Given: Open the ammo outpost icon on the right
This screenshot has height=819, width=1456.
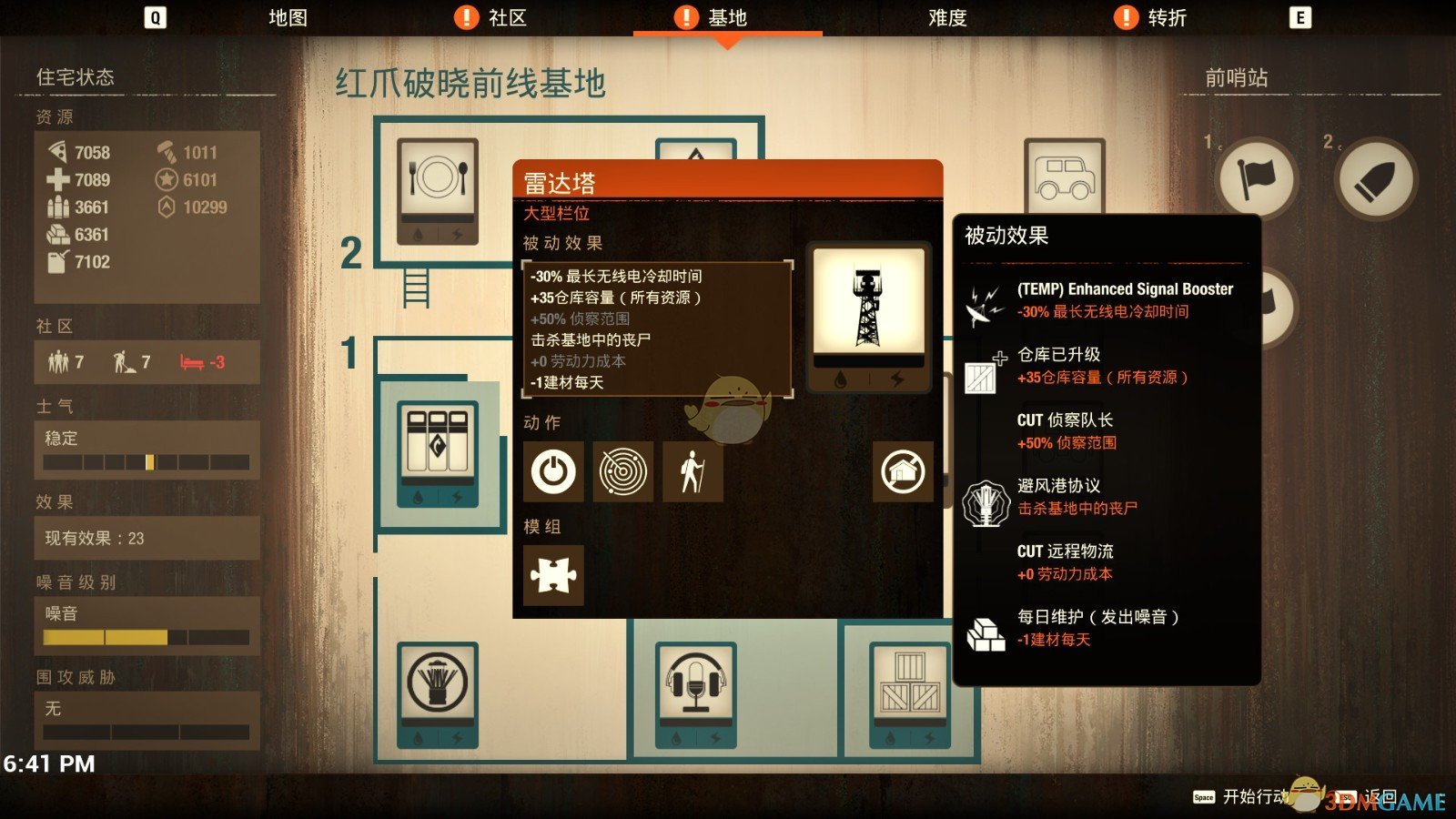Looking at the screenshot, I should pyautogui.click(x=1376, y=179).
